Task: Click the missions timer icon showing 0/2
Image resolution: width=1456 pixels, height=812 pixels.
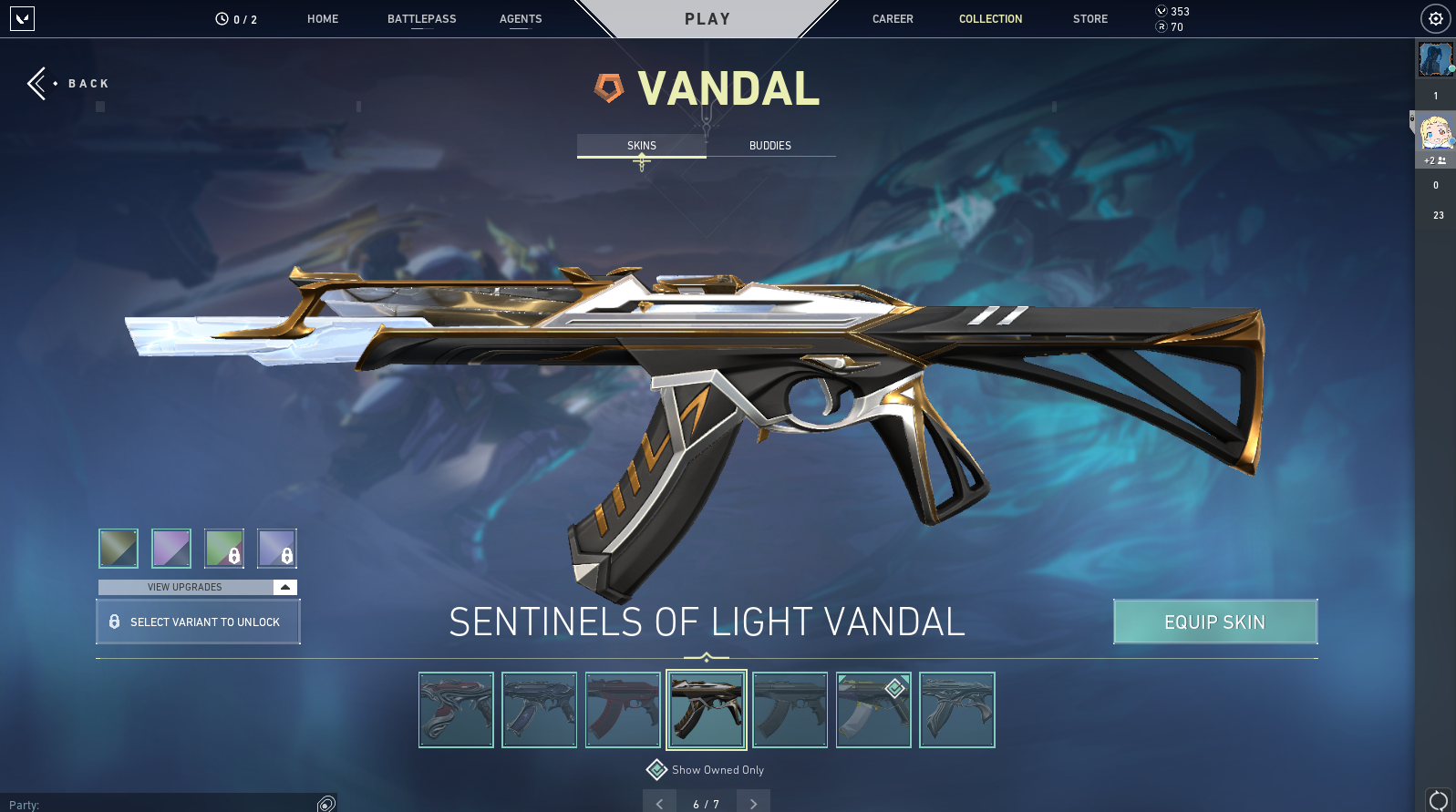Action: 219,18
